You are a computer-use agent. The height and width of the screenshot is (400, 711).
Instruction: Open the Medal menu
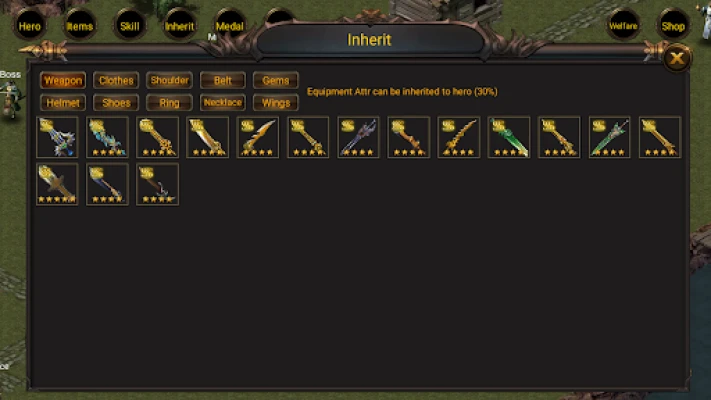pos(229,26)
